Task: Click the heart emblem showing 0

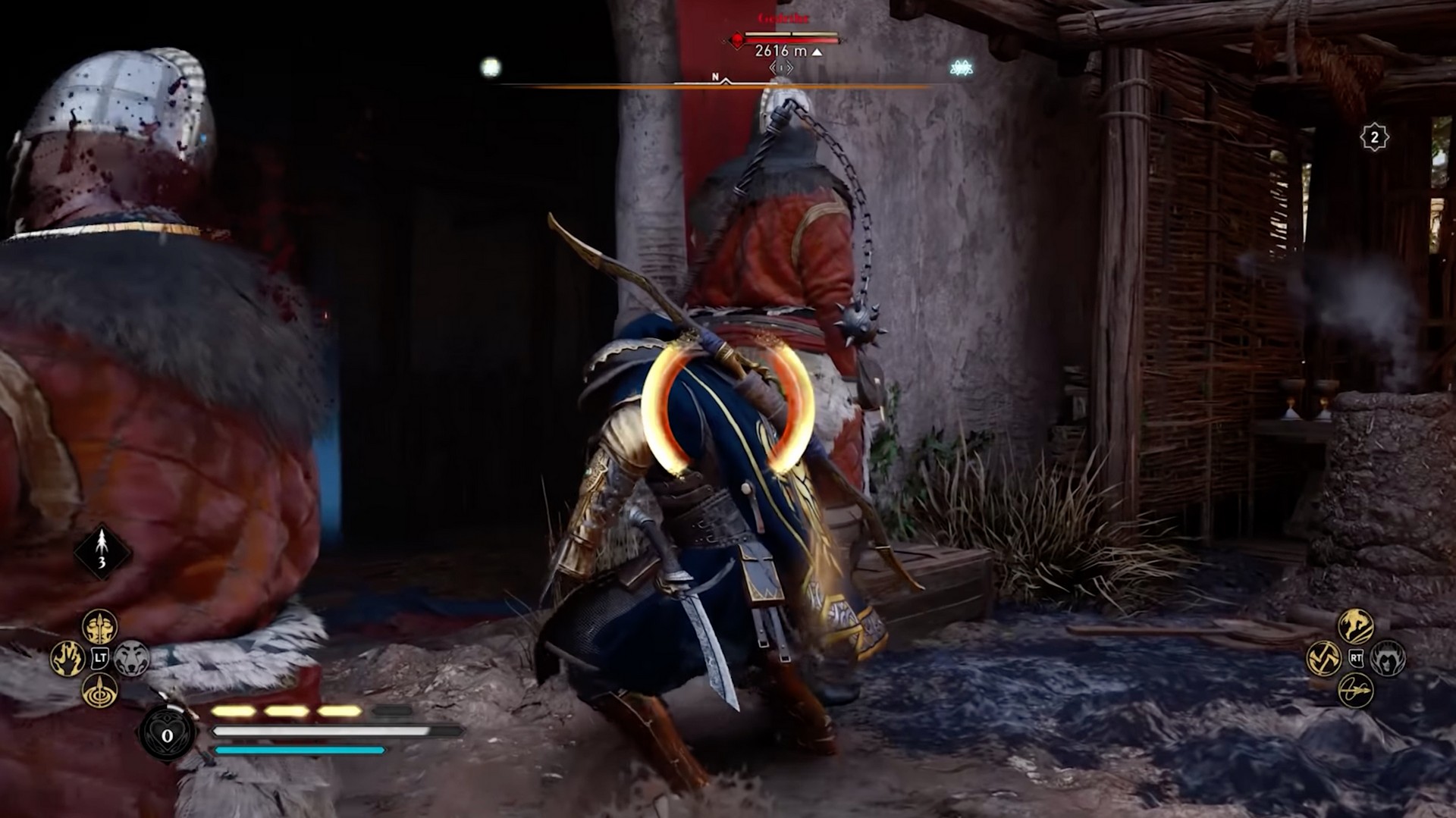Action: click(166, 734)
